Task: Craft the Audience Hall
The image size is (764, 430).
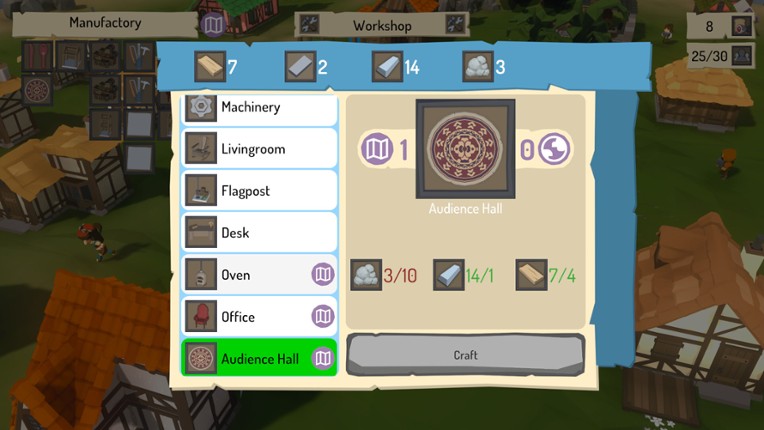Action: [x=465, y=355]
